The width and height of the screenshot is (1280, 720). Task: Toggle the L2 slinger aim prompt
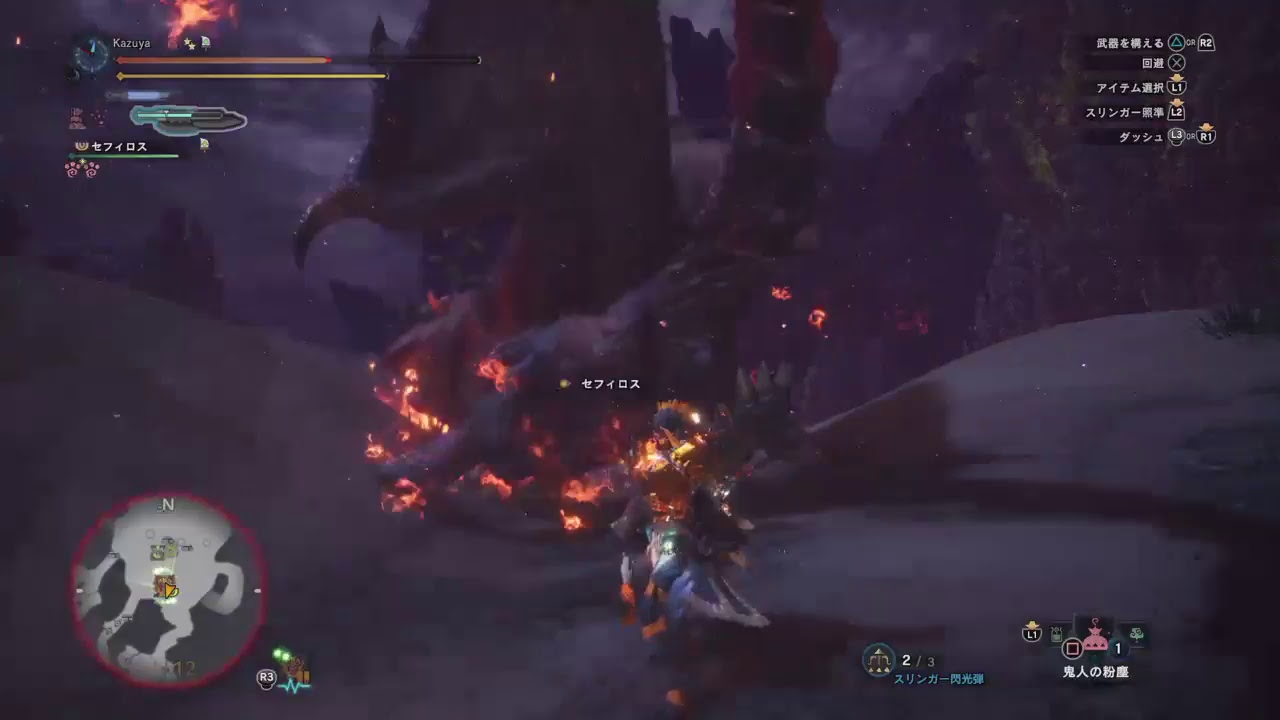(1177, 112)
